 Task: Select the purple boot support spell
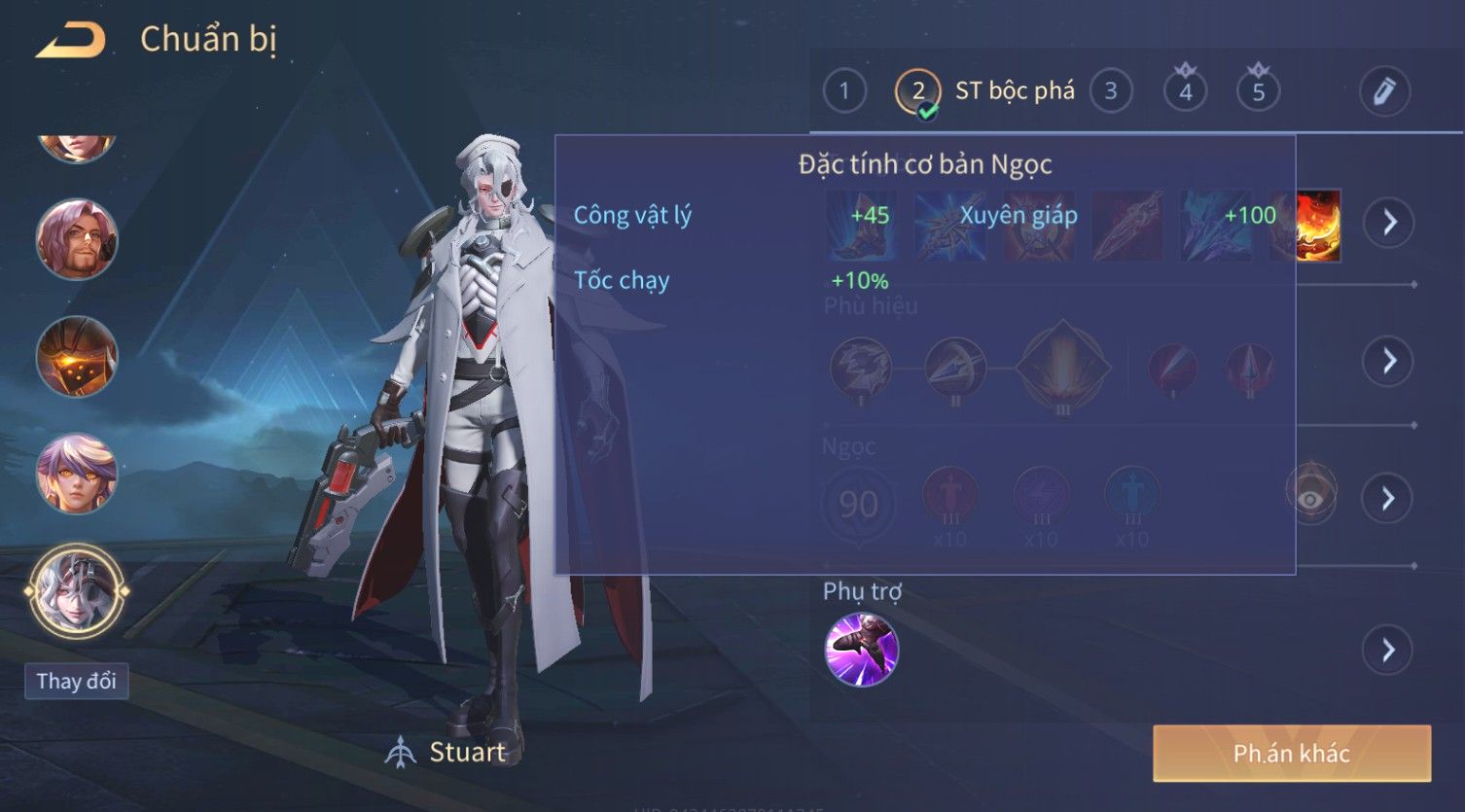861,650
